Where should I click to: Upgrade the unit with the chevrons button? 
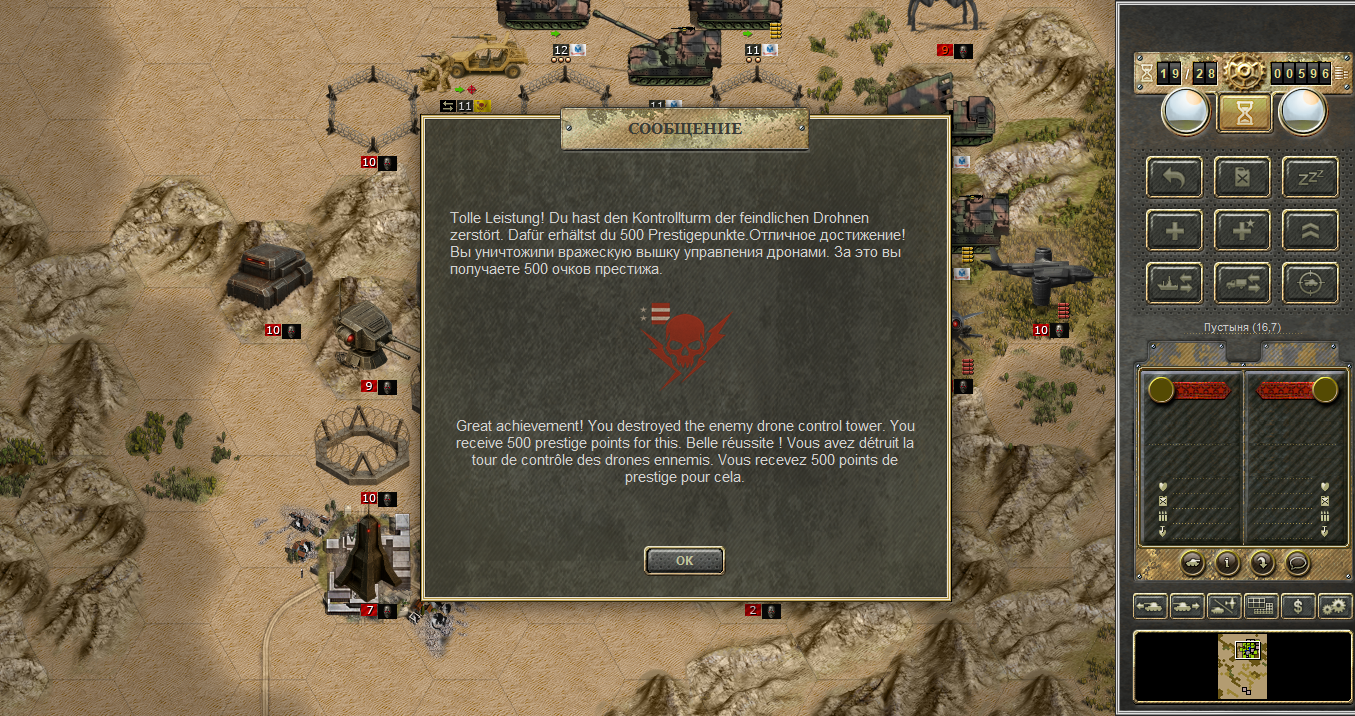click(1310, 231)
